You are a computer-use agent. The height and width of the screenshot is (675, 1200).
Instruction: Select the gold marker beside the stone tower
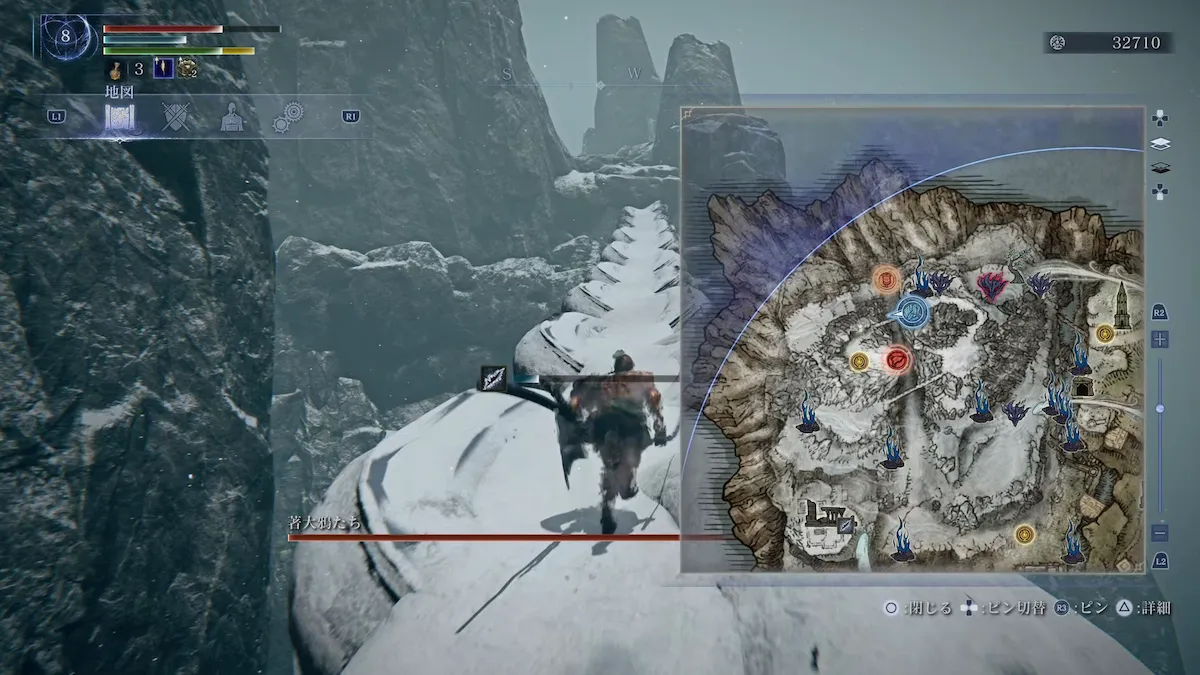(x=1104, y=334)
